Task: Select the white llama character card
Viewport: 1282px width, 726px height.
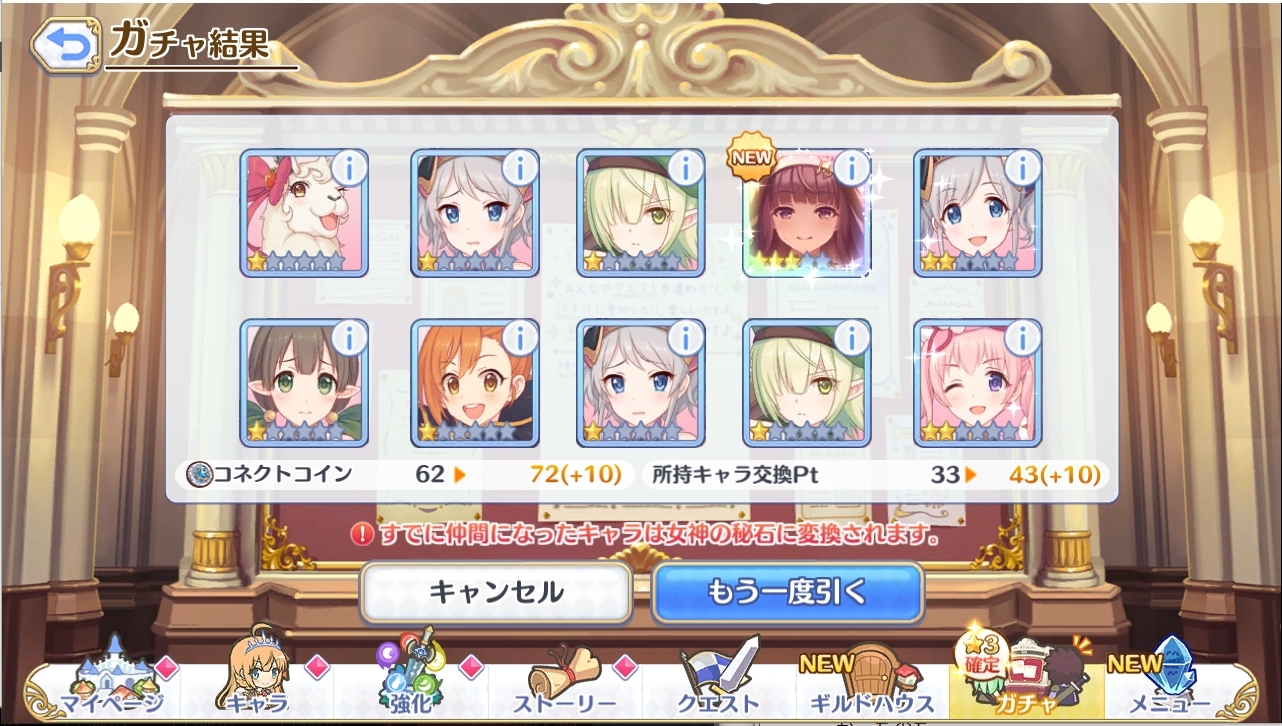Action: click(303, 213)
